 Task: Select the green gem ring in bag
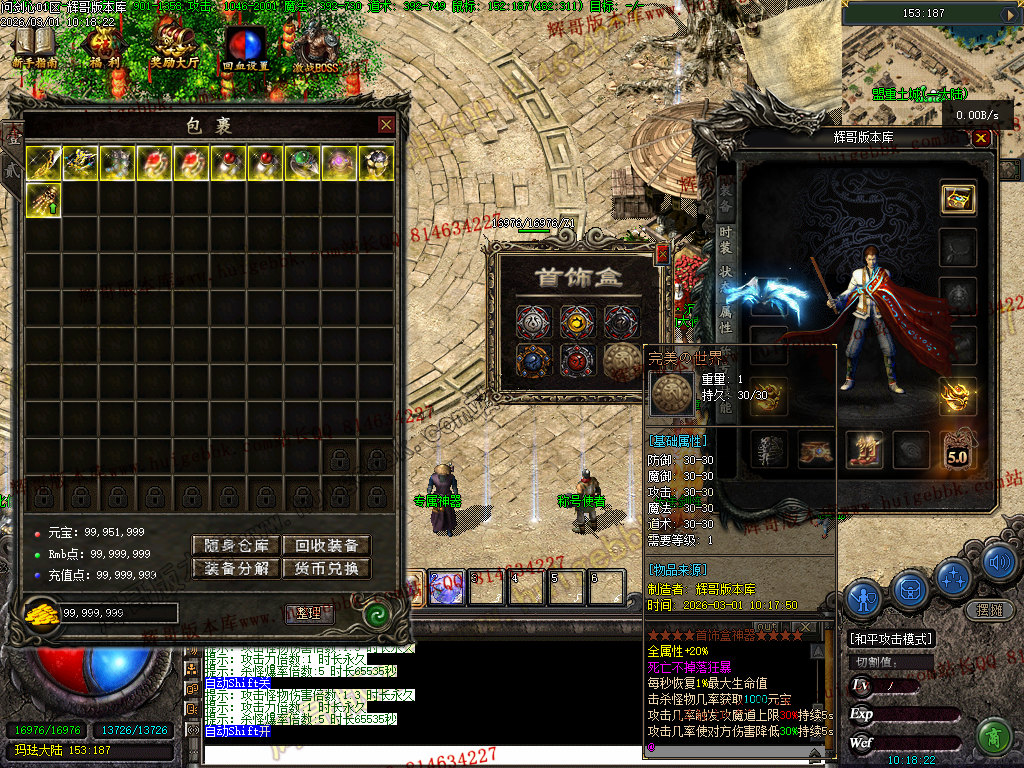[302, 163]
